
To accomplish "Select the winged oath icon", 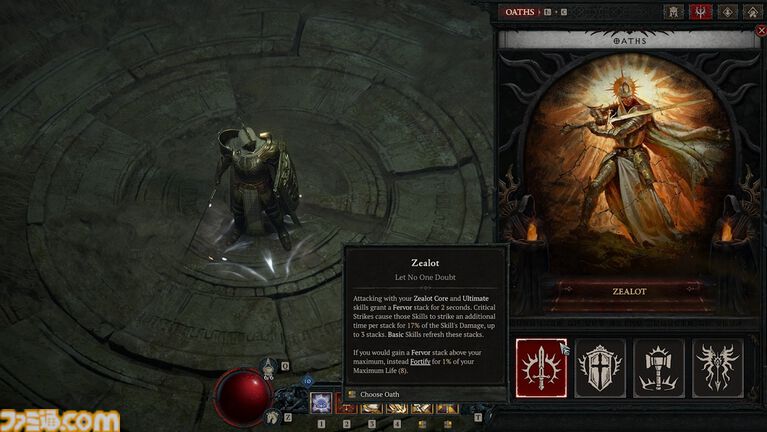I will [x=718, y=367].
